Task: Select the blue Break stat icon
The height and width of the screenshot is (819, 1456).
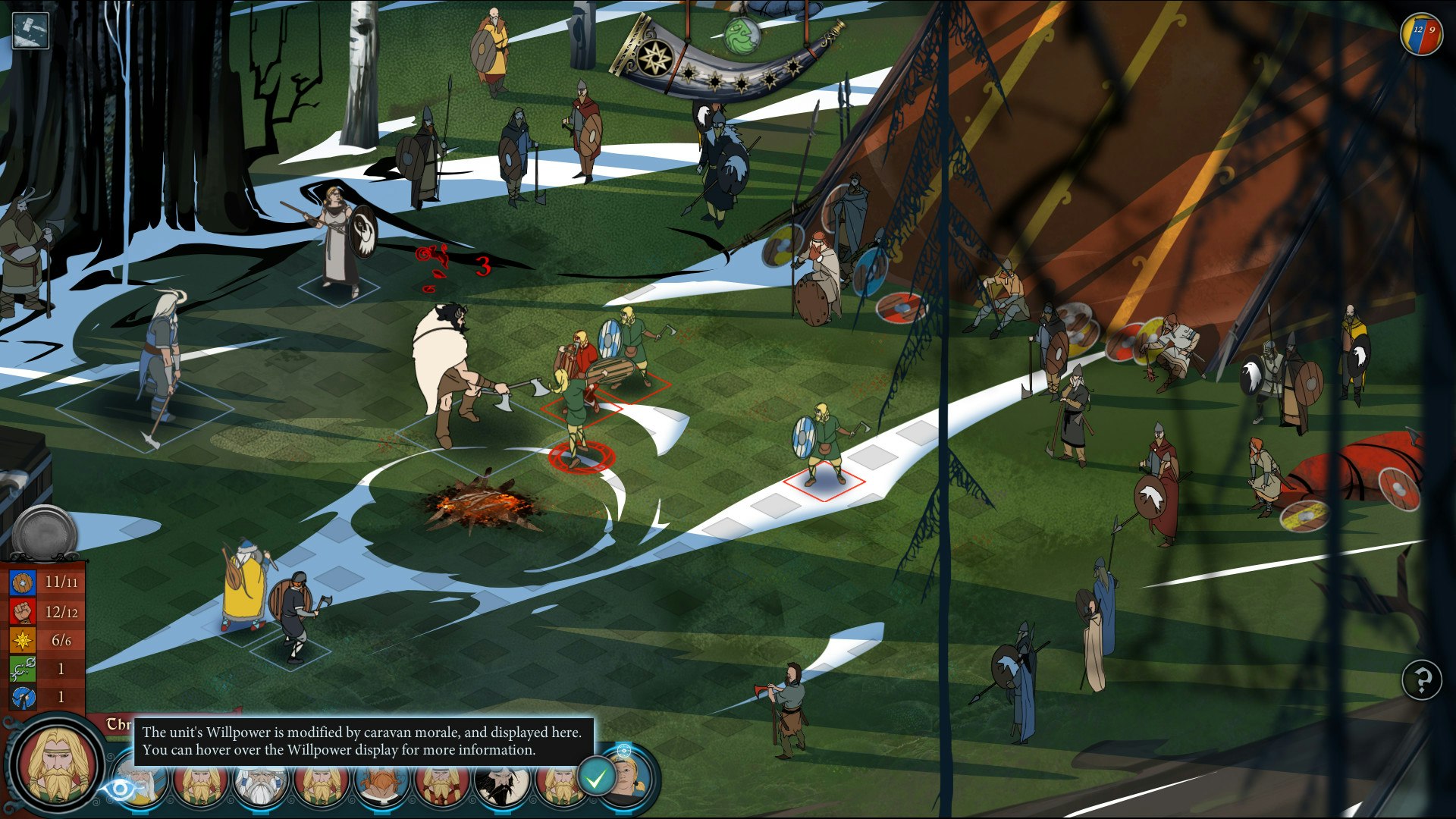Action: click(23, 697)
